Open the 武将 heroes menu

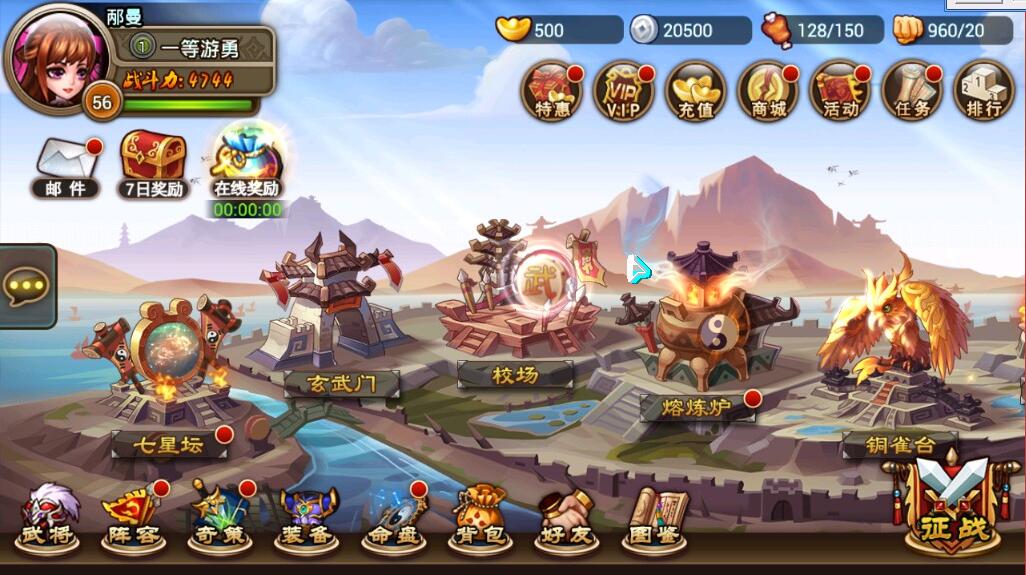pos(48,518)
